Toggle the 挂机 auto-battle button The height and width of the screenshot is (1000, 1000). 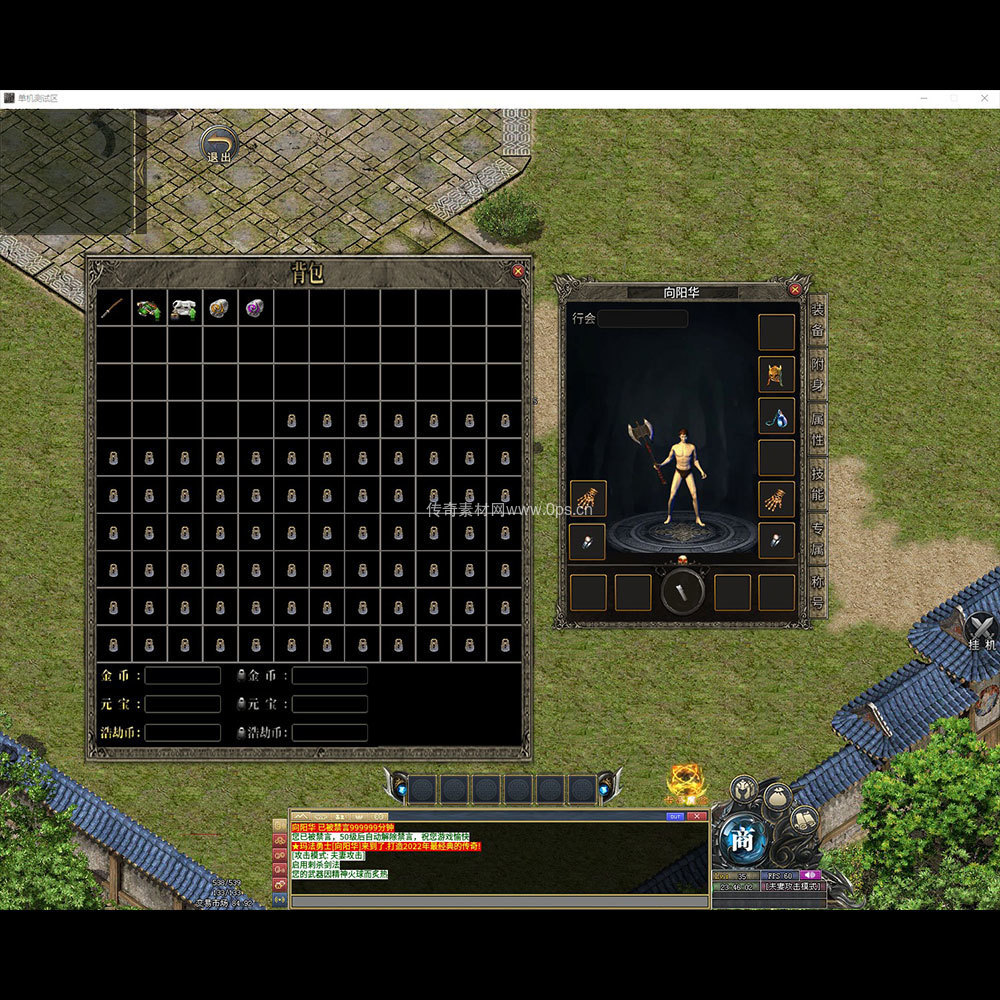point(981,631)
